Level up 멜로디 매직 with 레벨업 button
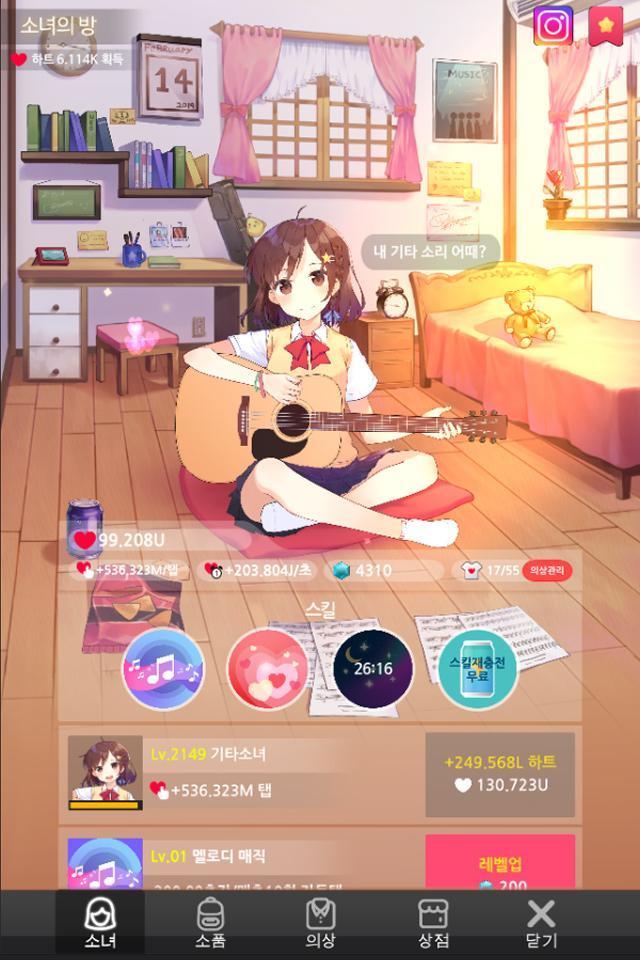Screen dimensions: 640x960 [500, 862]
